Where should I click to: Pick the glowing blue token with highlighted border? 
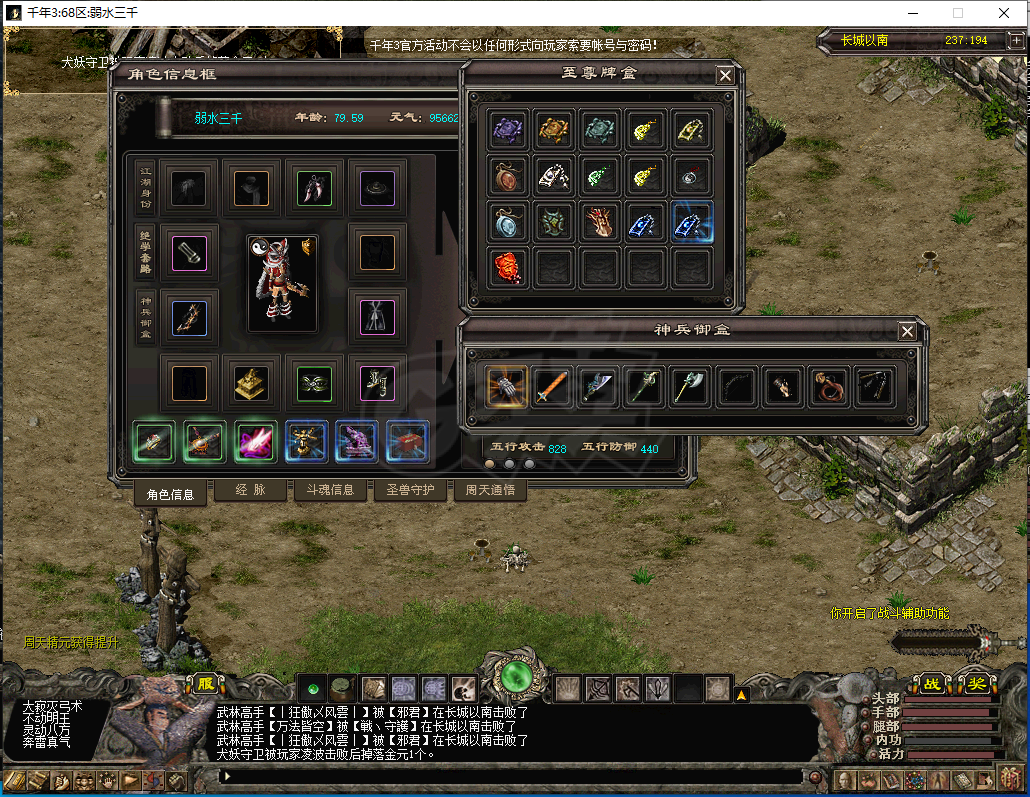(693, 222)
